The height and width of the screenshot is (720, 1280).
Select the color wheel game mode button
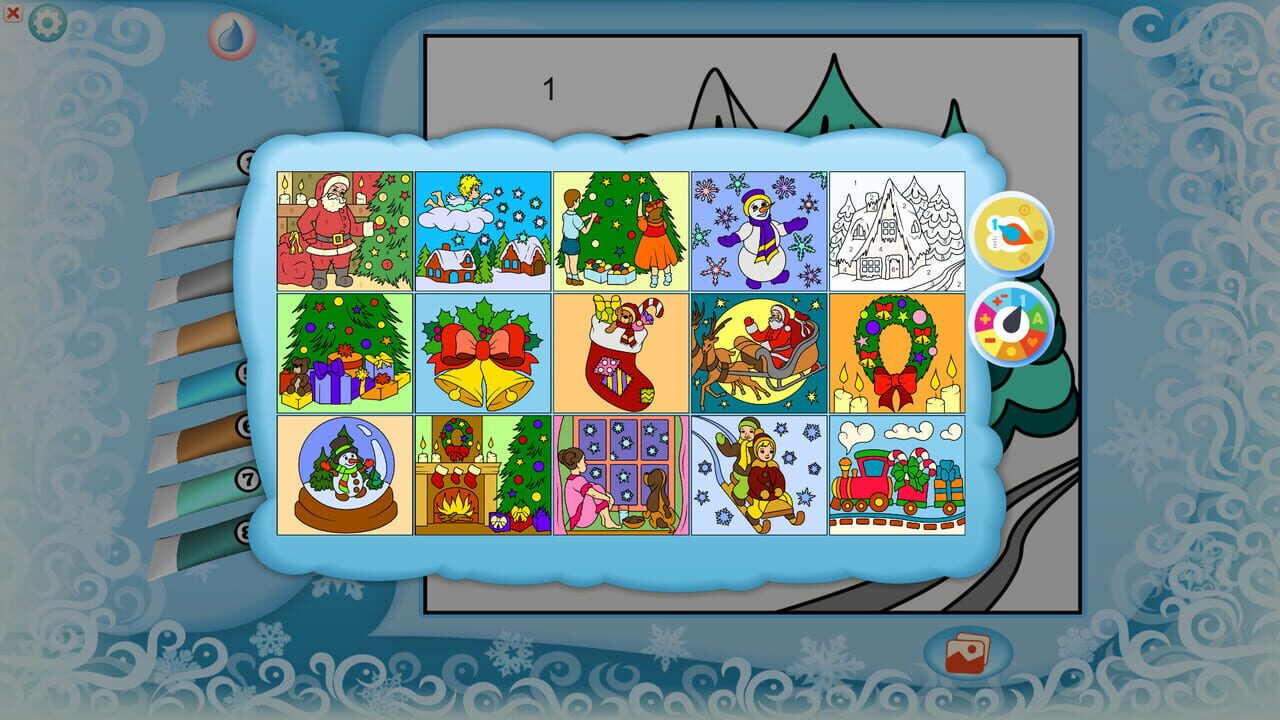coord(1013,323)
